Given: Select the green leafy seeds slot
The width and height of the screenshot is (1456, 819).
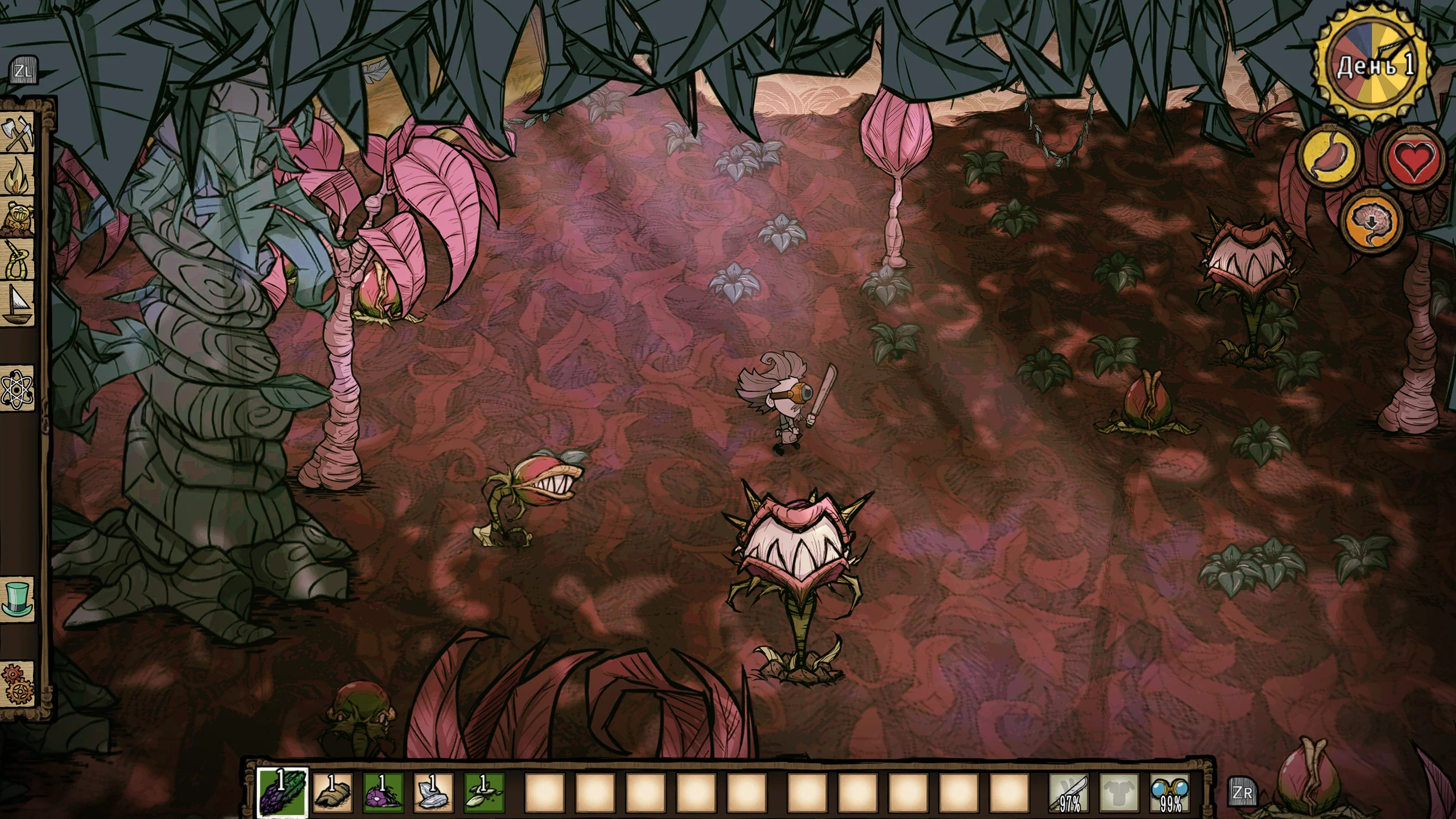Looking at the screenshot, I should [x=484, y=792].
